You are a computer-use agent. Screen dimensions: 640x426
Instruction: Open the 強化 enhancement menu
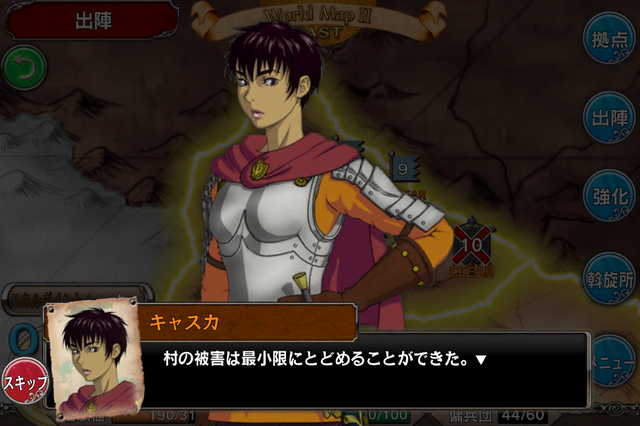[x=610, y=196]
